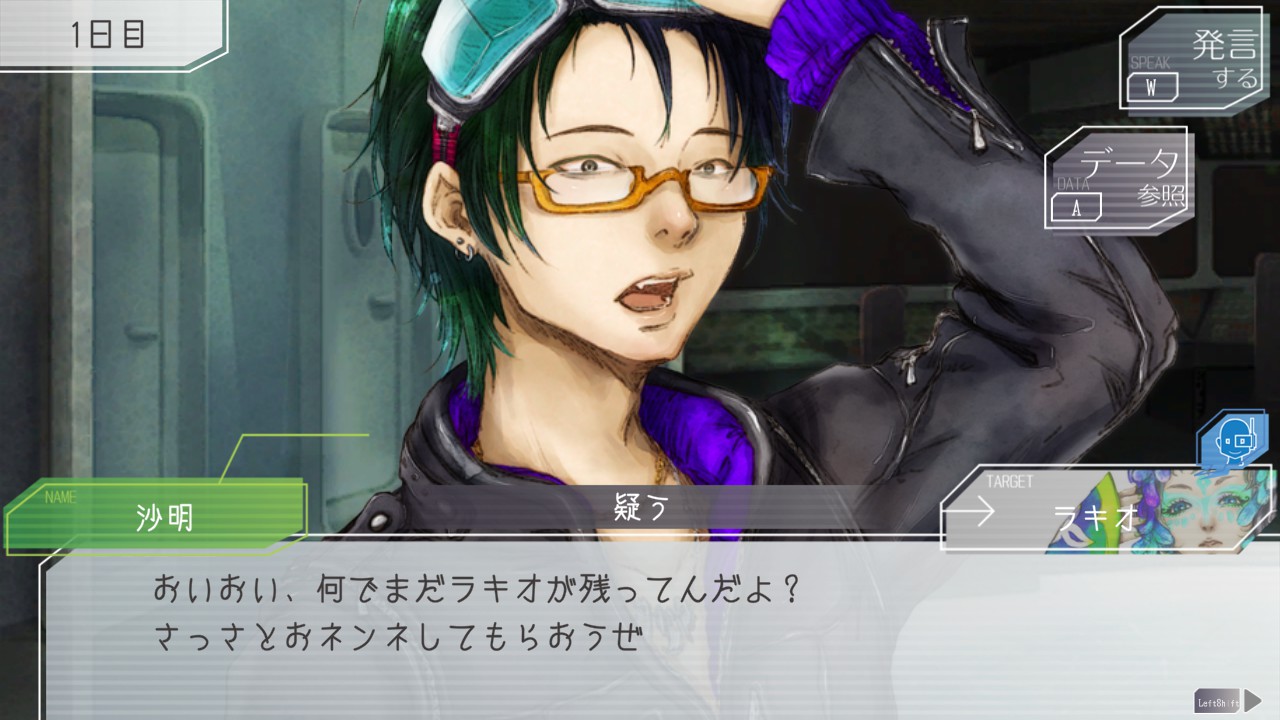The height and width of the screenshot is (720, 1280).
Task: Open the 発言する speak button
Action: (x=1190, y=58)
